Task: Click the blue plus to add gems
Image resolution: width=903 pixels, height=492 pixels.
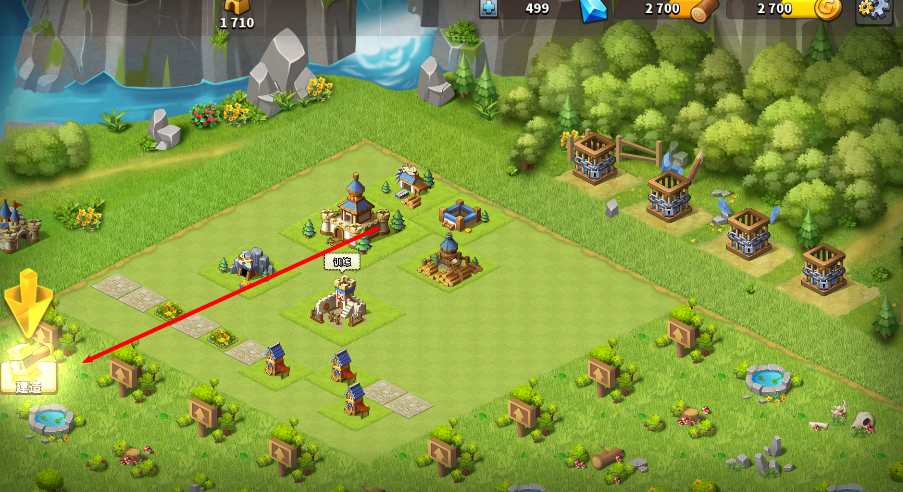Action: point(489,8)
